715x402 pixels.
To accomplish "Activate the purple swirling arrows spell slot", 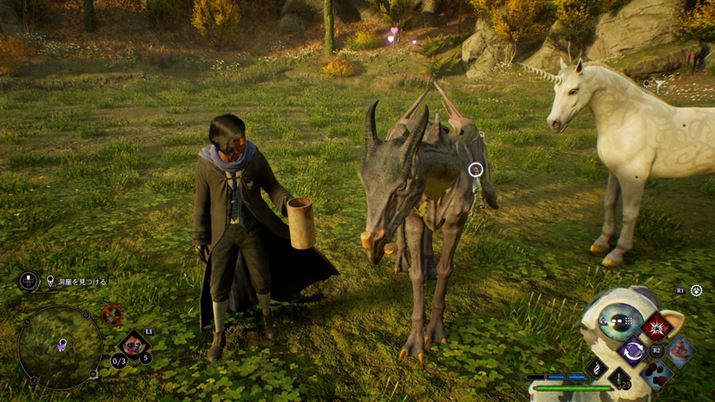I will pos(633,351).
